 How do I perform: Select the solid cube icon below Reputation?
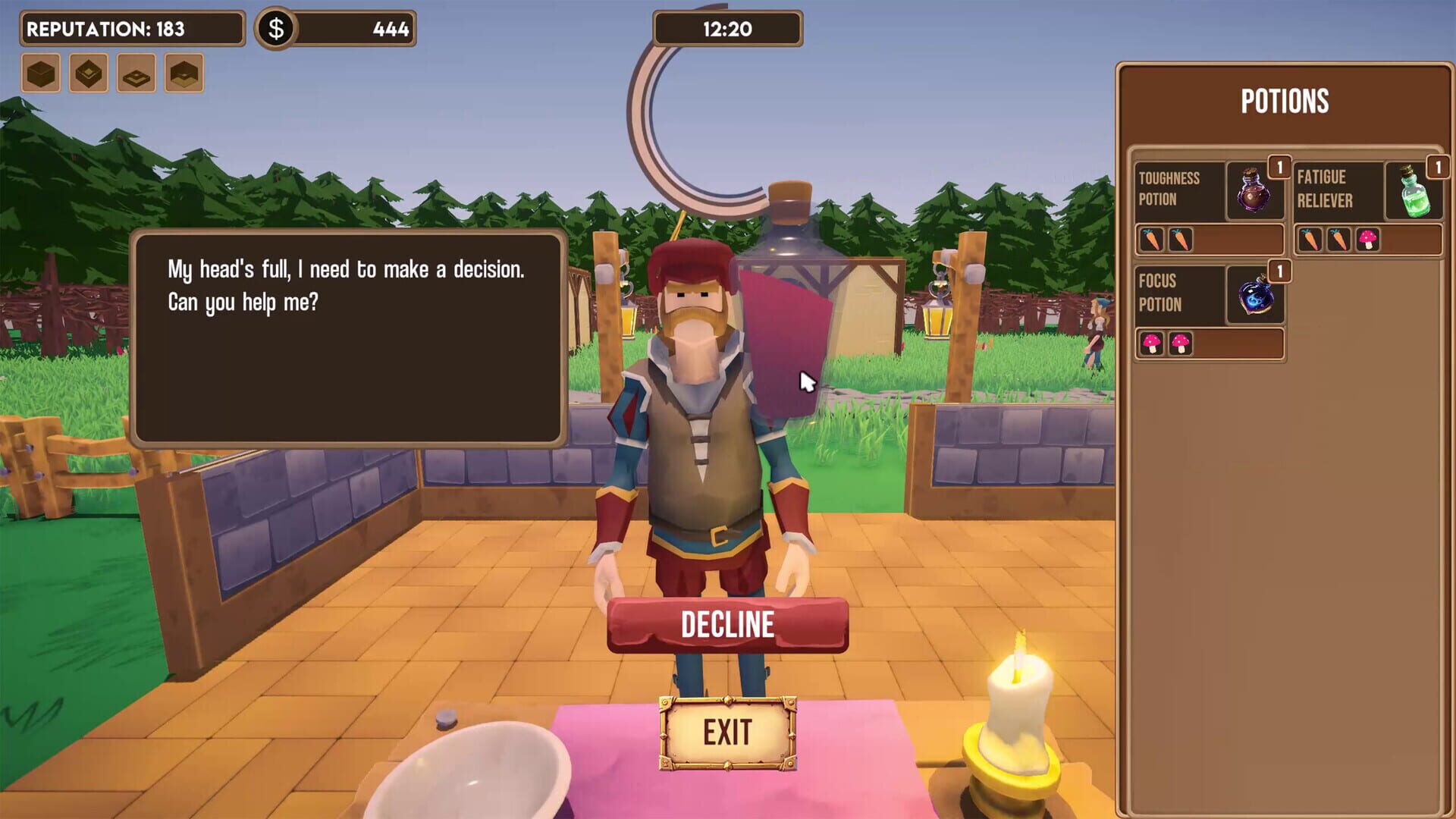pyautogui.click(x=39, y=74)
